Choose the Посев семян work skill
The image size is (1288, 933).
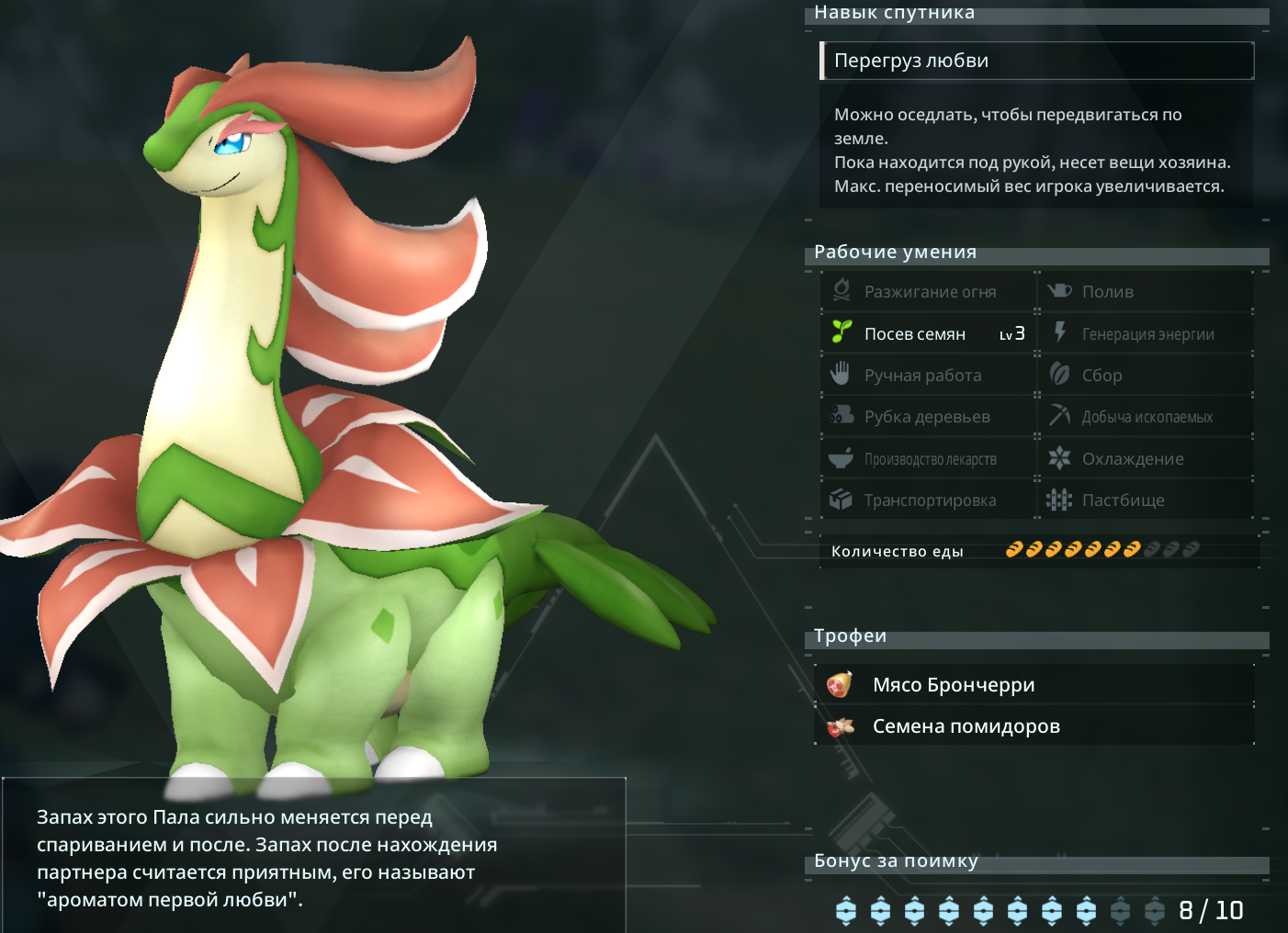point(928,334)
